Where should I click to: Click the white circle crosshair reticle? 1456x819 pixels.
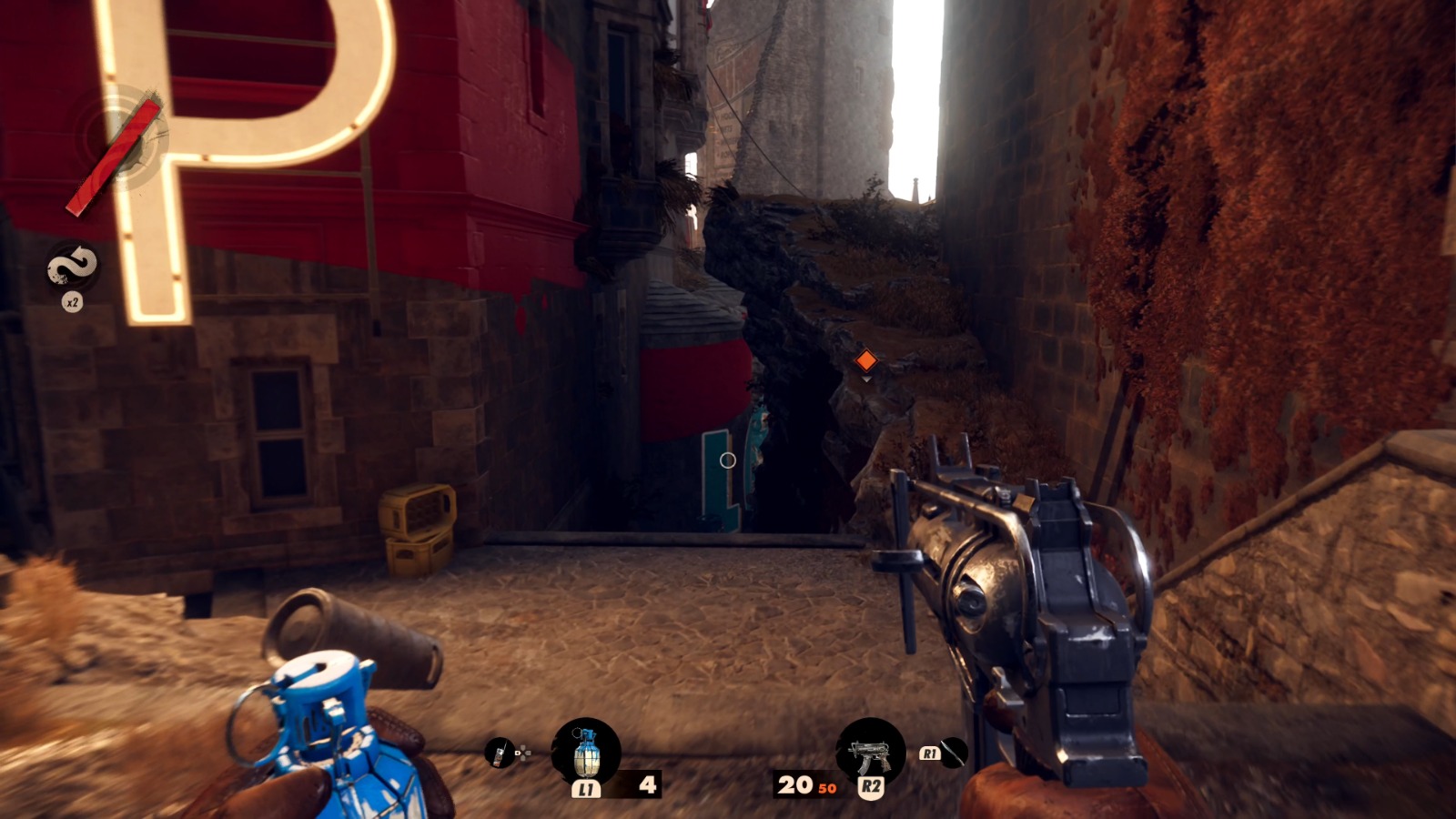pyautogui.click(x=726, y=460)
